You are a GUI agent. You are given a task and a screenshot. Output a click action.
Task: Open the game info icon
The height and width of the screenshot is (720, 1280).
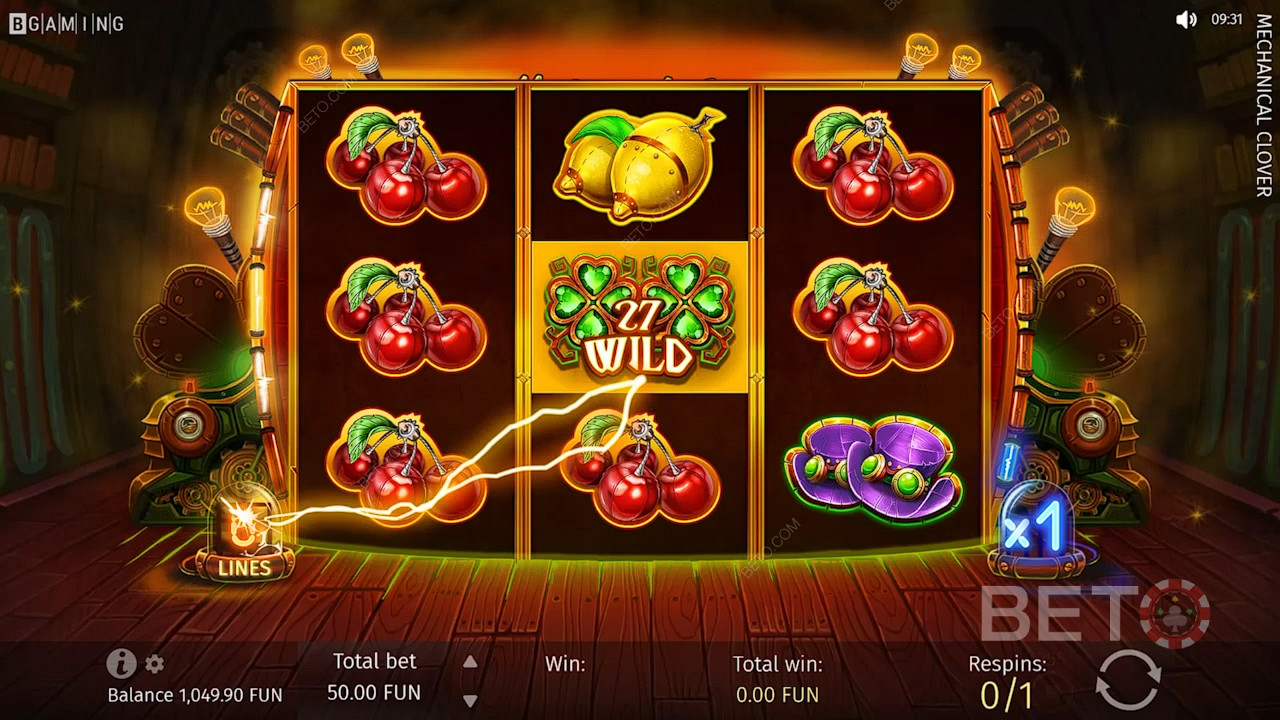tap(121, 662)
